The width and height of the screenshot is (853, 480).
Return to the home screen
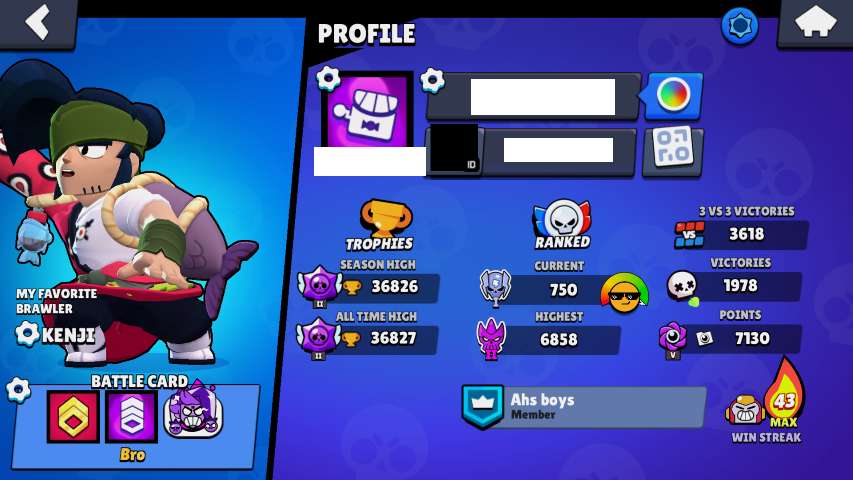click(x=814, y=22)
